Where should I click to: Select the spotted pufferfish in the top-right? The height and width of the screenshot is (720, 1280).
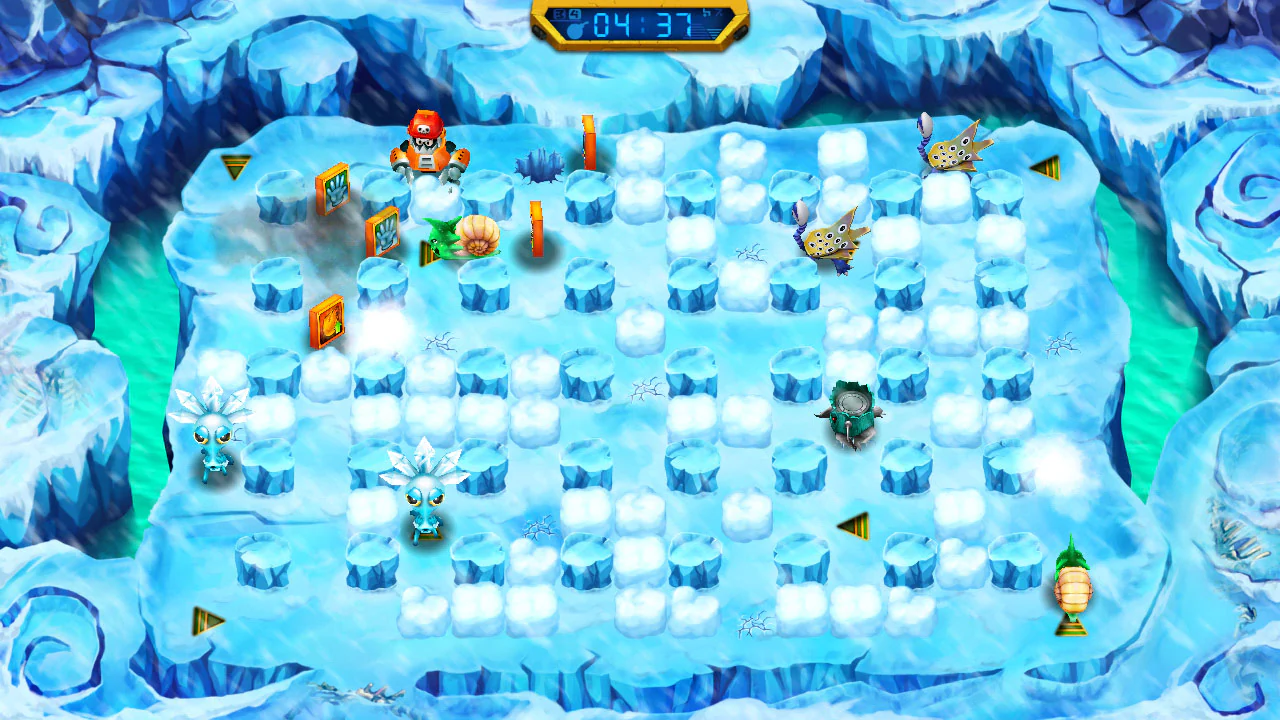click(x=953, y=150)
